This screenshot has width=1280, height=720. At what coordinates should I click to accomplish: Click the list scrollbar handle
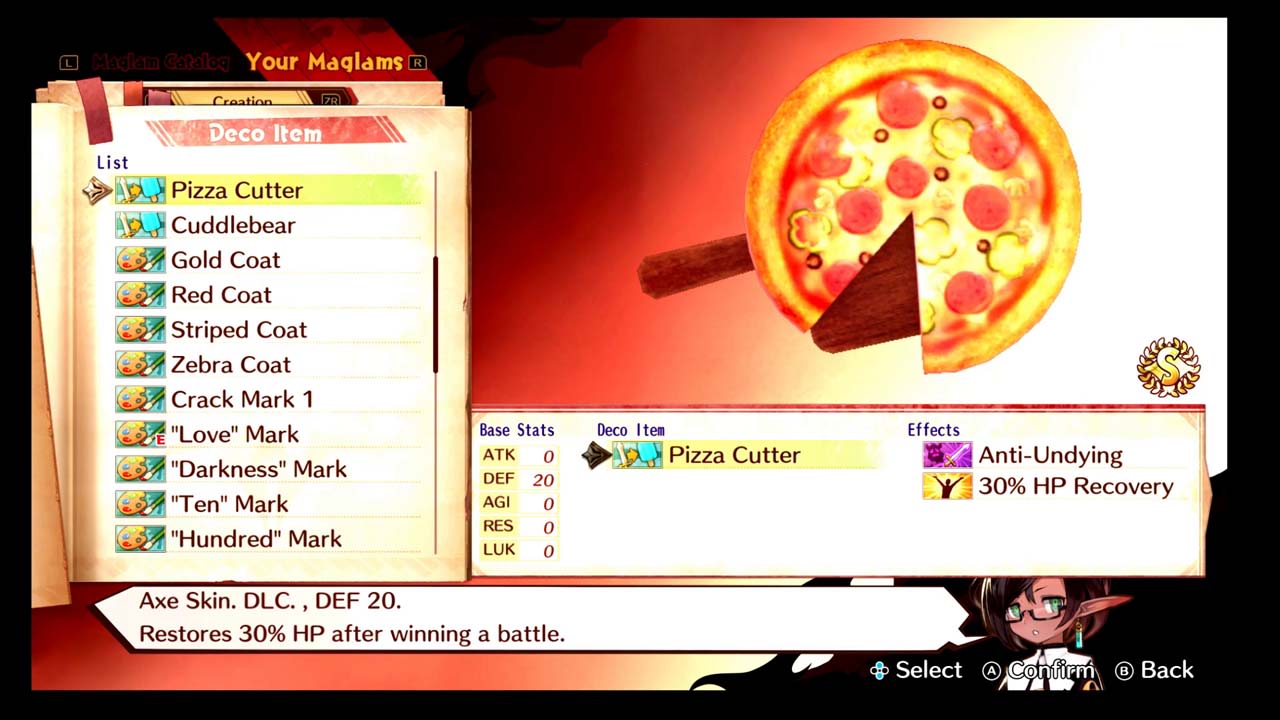pyautogui.click(x=436, y=310)
